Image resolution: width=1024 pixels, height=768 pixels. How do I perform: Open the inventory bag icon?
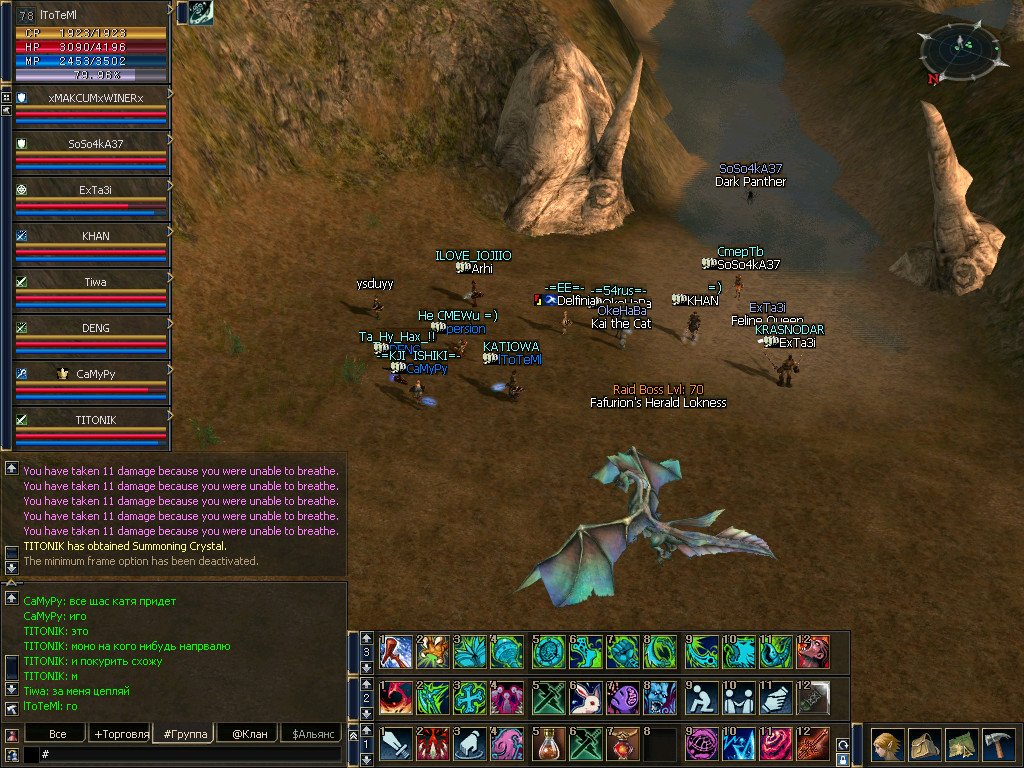[x=924, y=745]
